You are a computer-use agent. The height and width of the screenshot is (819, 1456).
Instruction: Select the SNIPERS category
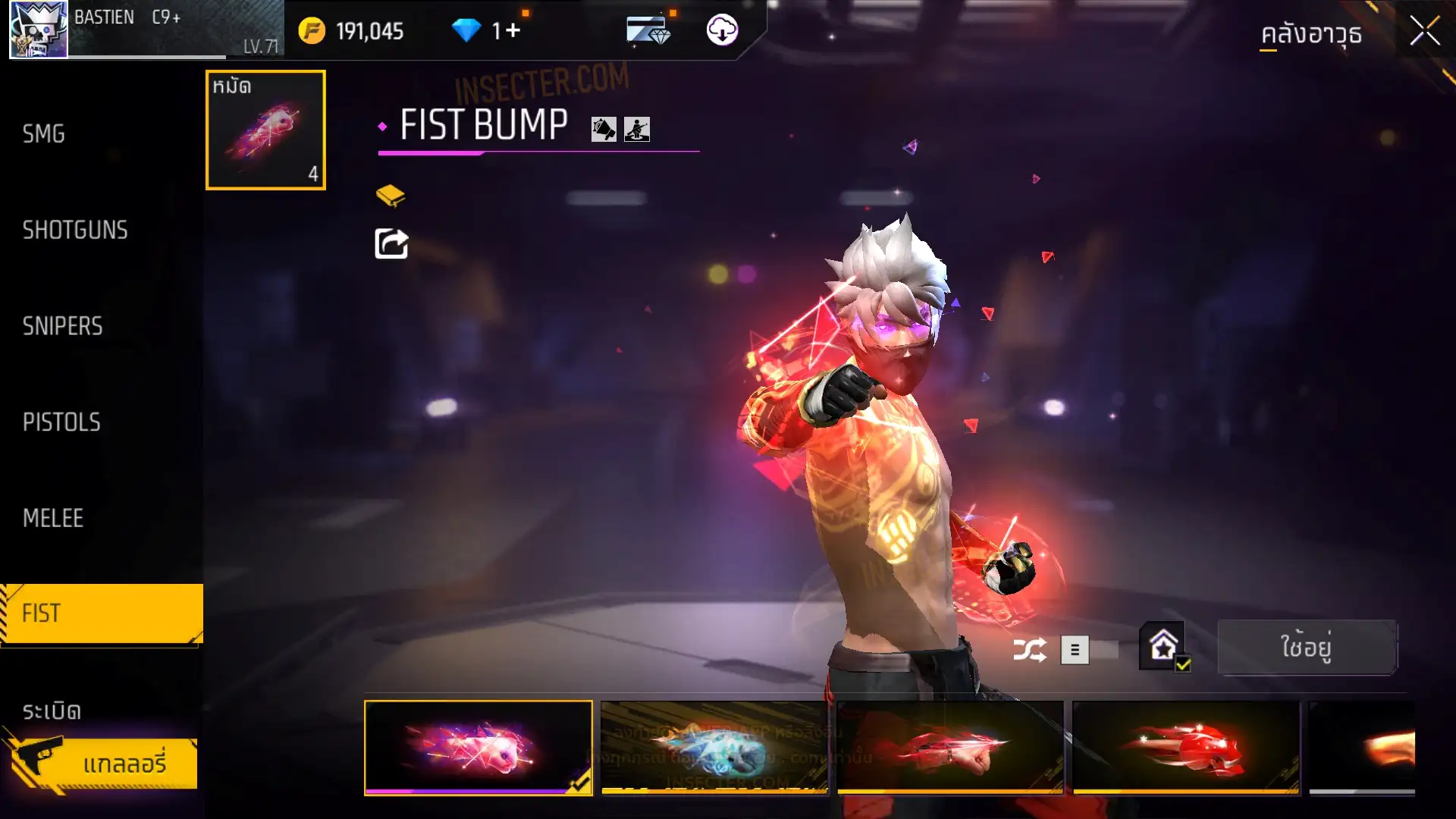point(62,326)
